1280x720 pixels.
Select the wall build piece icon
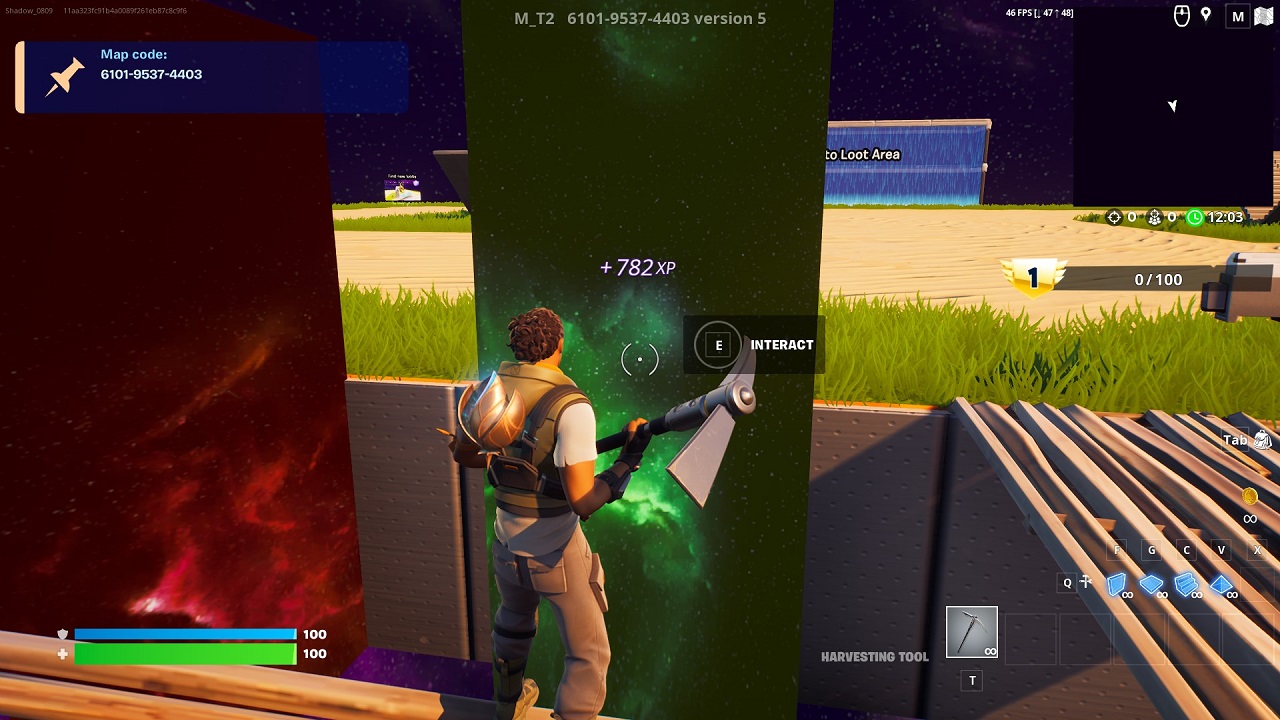[1118, 585]
